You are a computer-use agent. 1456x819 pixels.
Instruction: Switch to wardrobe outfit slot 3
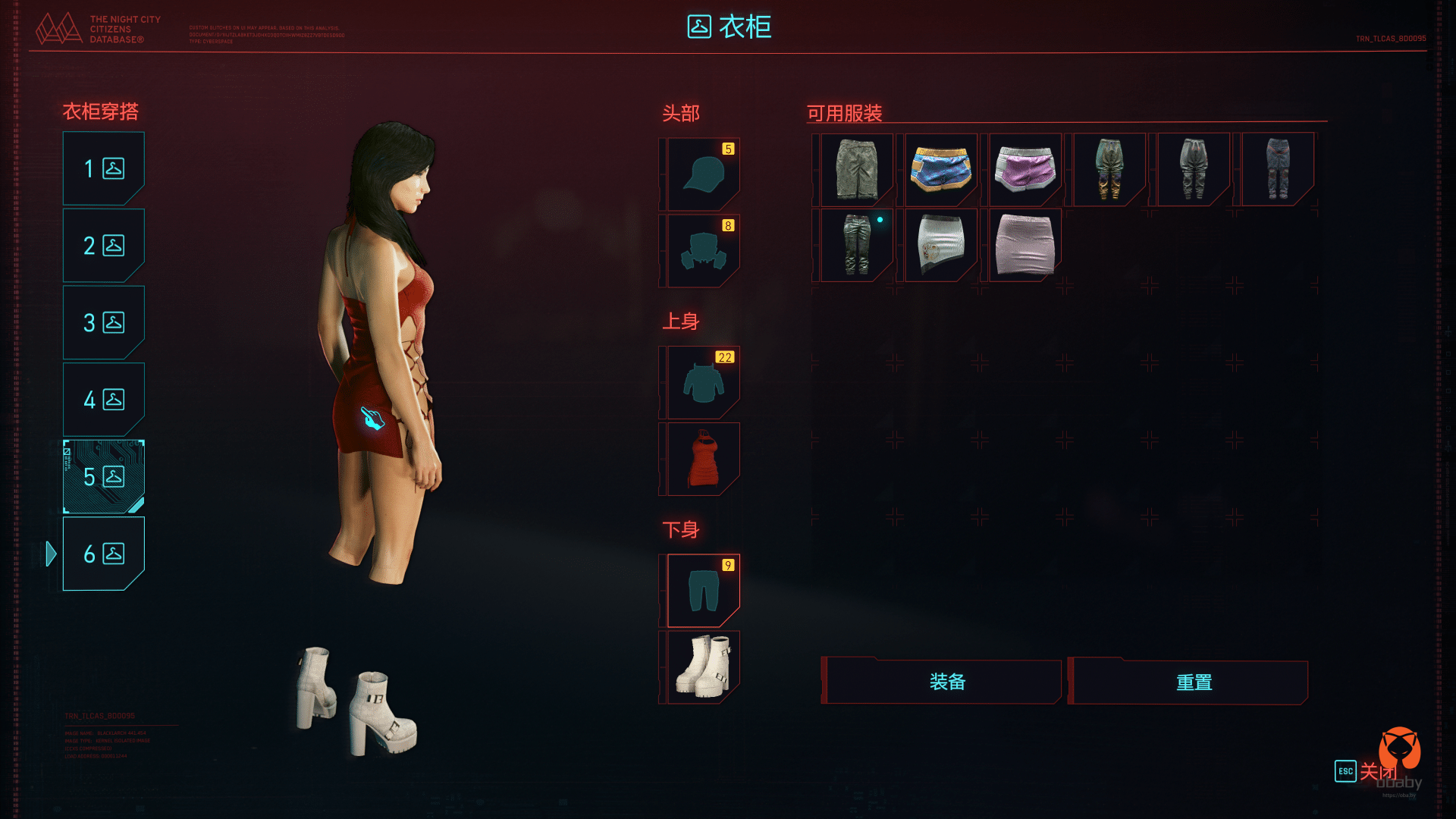tap(103, 323)
